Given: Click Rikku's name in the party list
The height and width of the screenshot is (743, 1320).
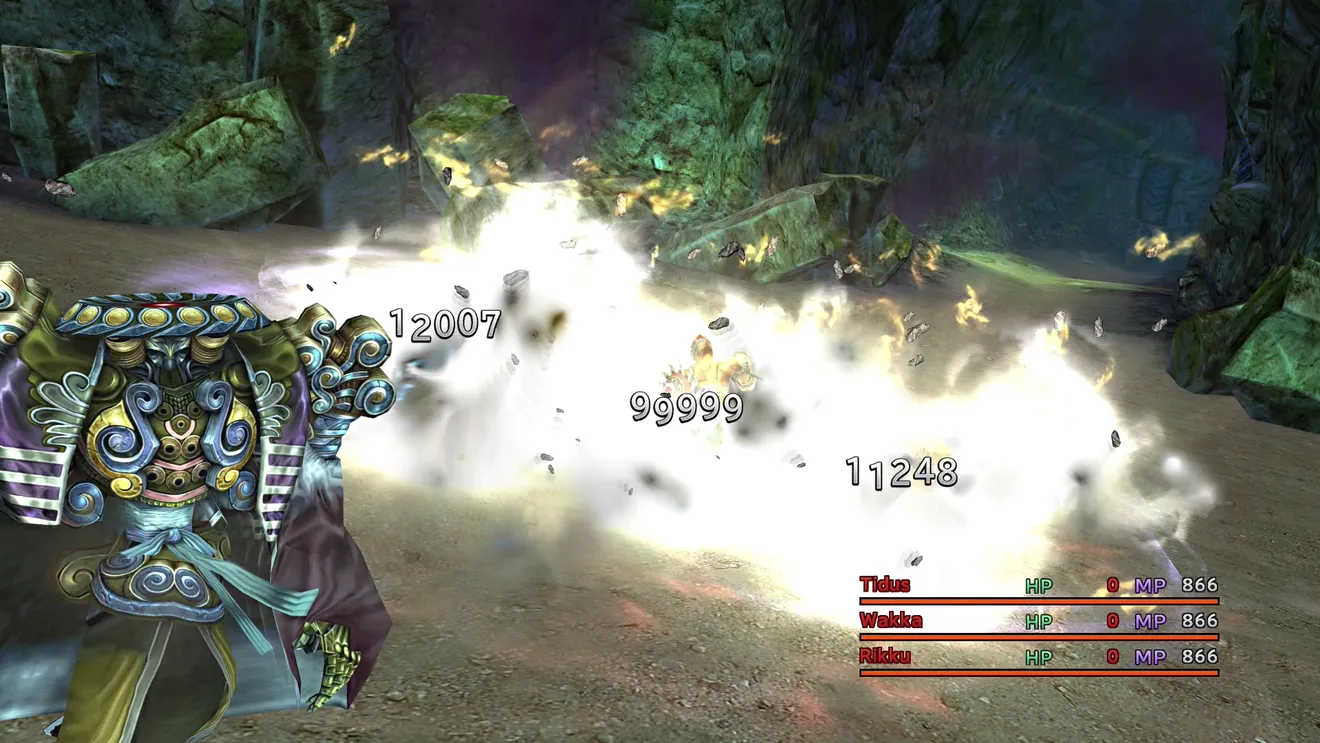Looking at the screenshot, I should coord(885,657).
